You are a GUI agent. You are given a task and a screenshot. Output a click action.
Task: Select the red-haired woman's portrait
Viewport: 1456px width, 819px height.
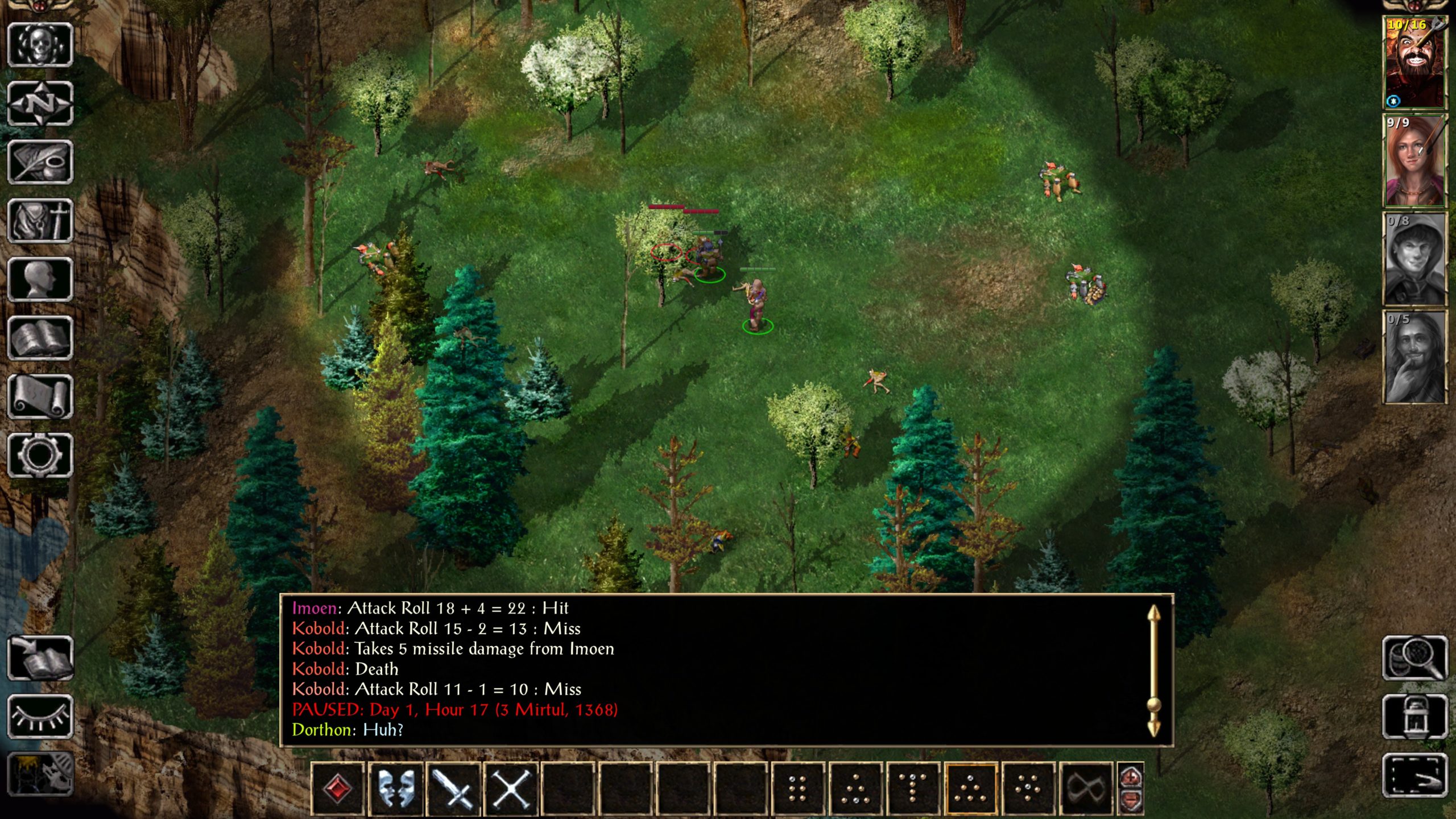tap(1414, 161)
